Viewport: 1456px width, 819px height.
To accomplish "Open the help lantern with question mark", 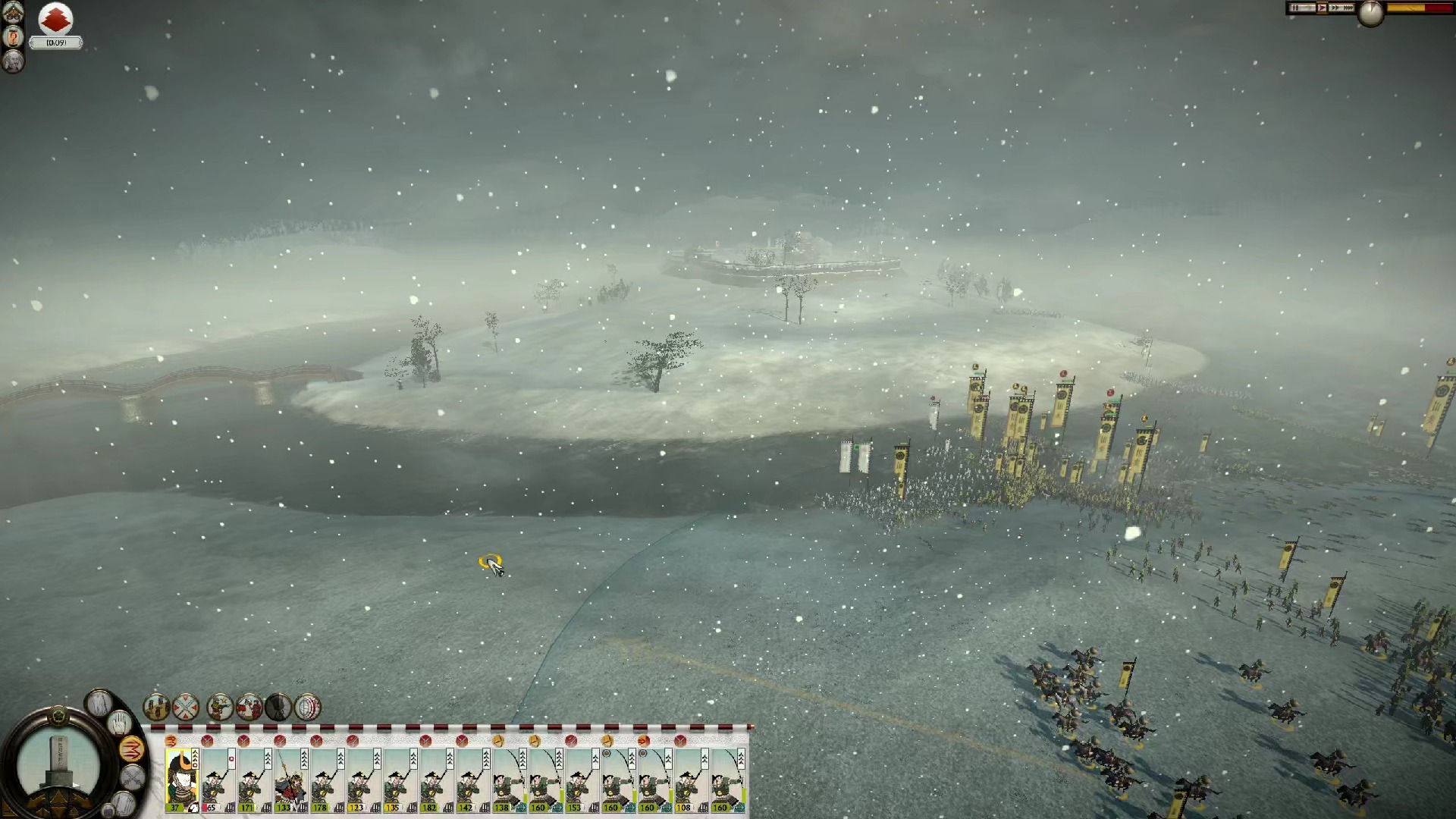I will 13,36.
